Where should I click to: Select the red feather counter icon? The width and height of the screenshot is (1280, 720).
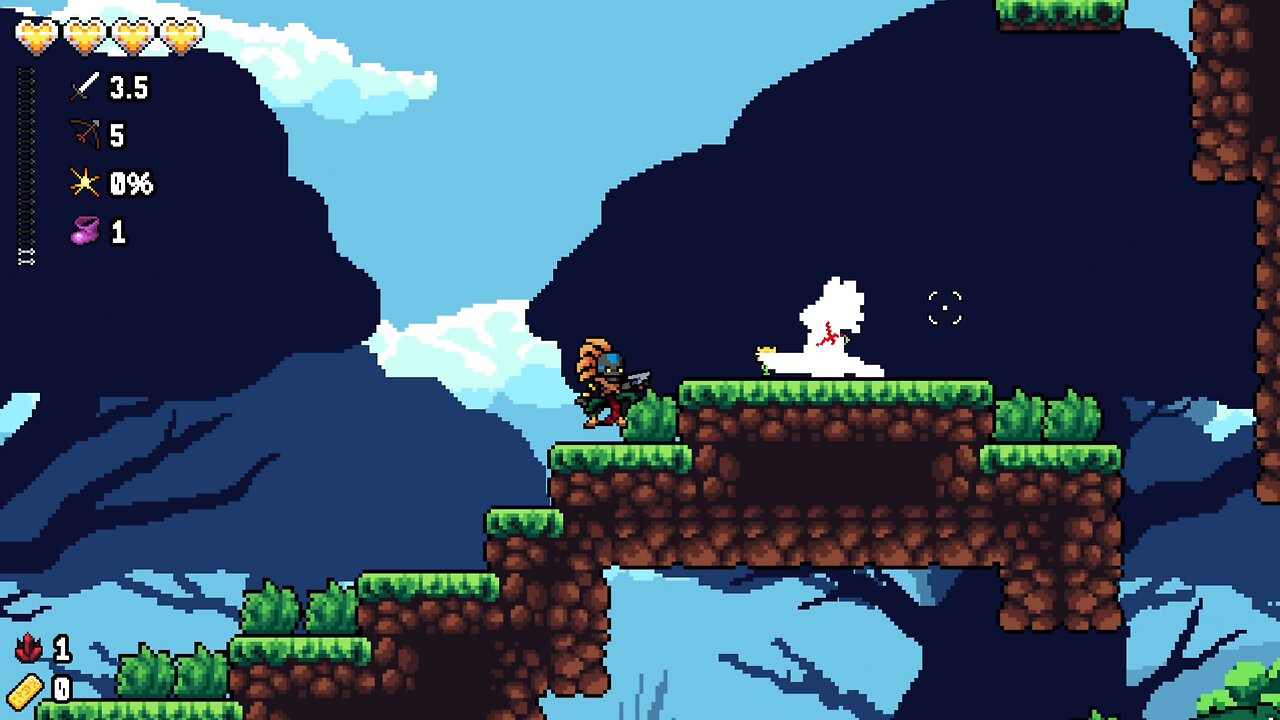[30, 649]
